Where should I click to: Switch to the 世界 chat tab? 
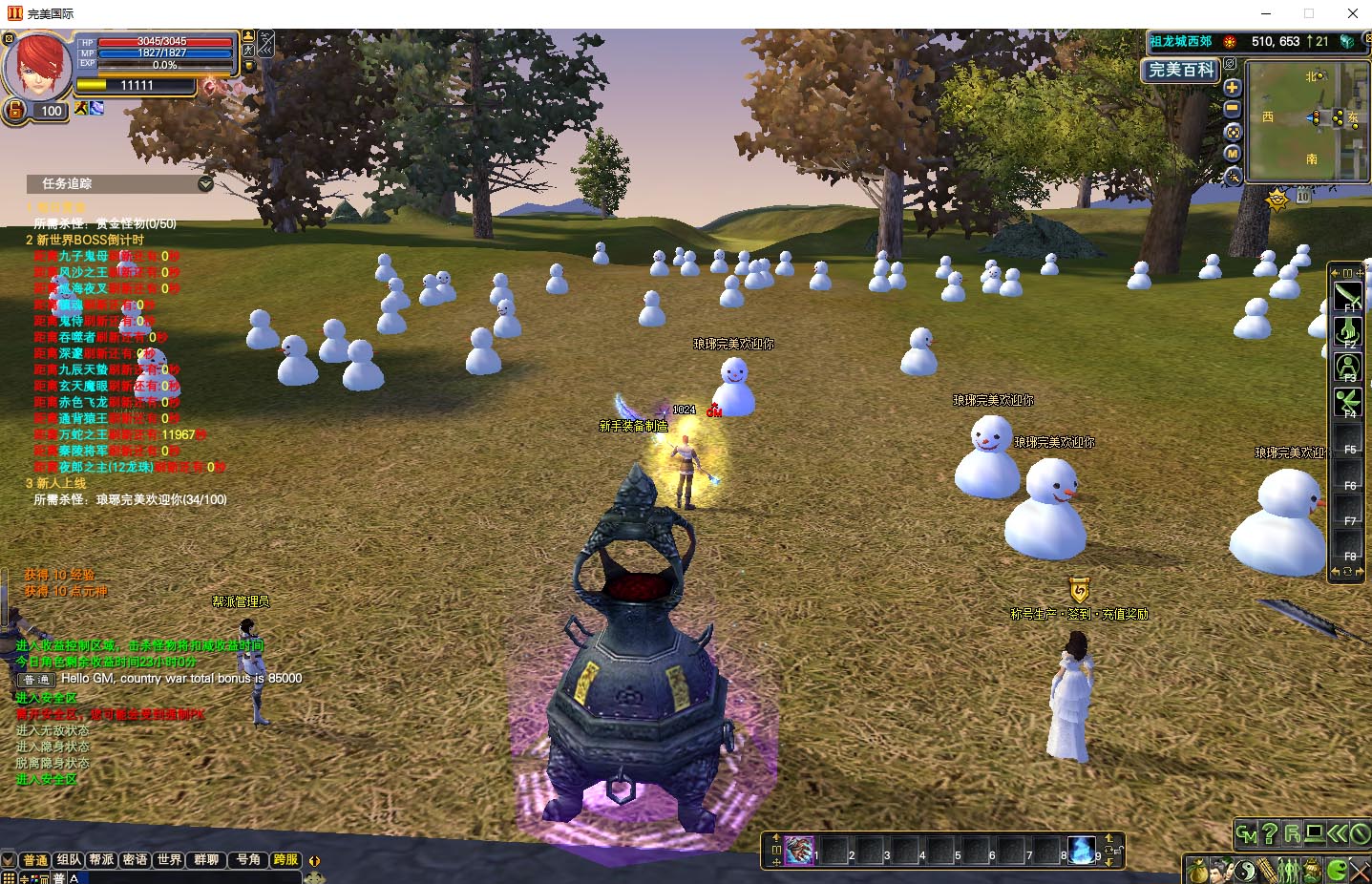pyautogui.click(x=169, y=860)
